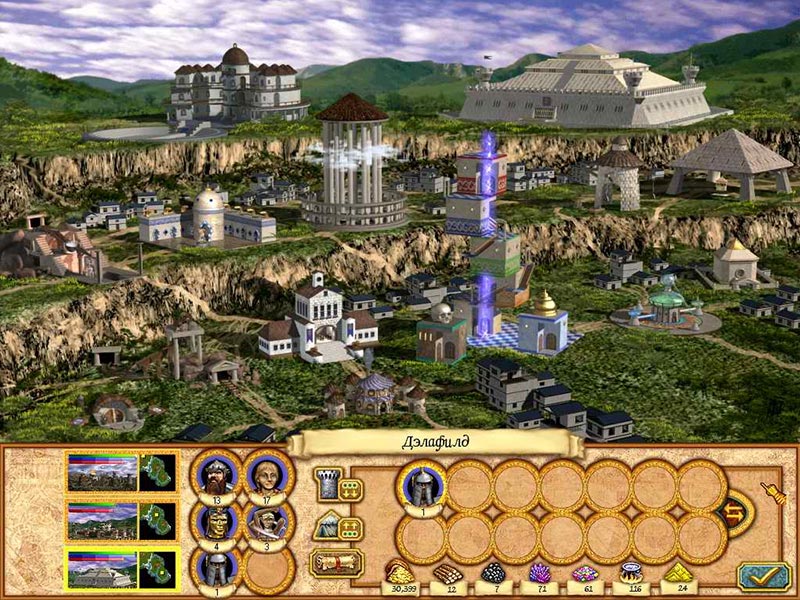This screenshot has height=600, width=800.
Task: Select the helmeted knight in the town garrison
Action: (422, 486)
